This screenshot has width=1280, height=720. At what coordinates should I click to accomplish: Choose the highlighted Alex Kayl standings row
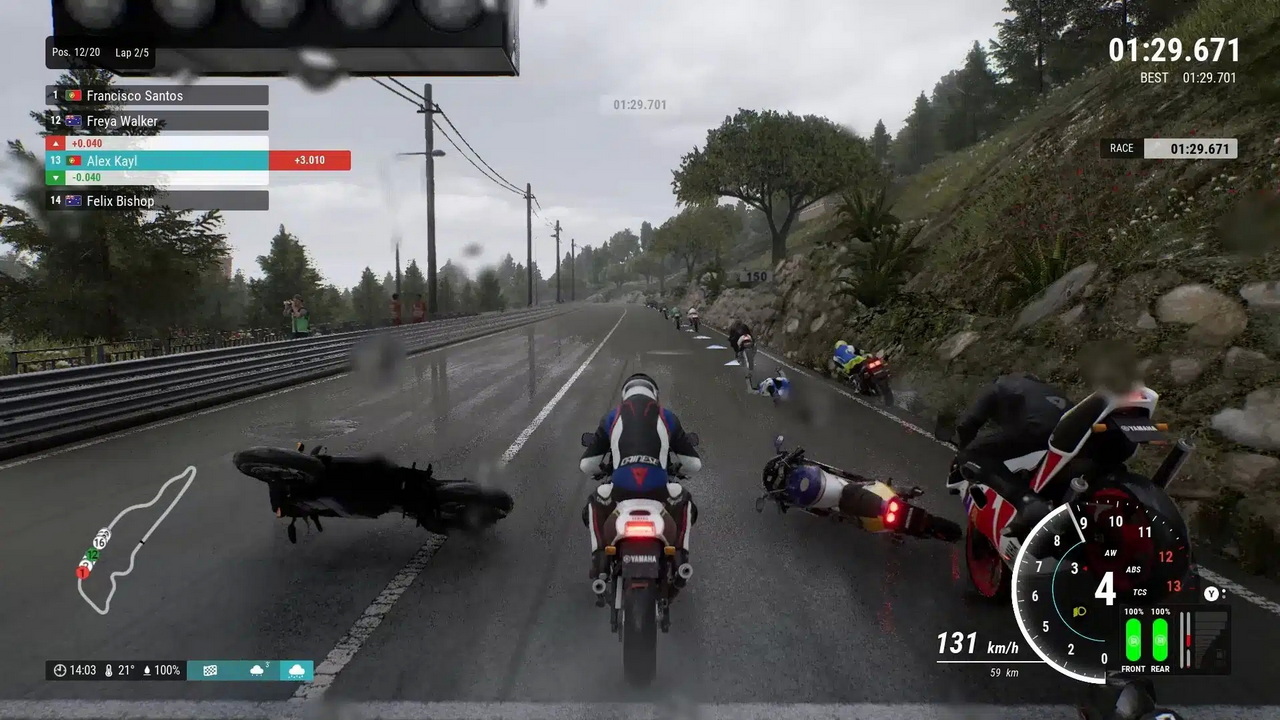click(x=157, y=160)
